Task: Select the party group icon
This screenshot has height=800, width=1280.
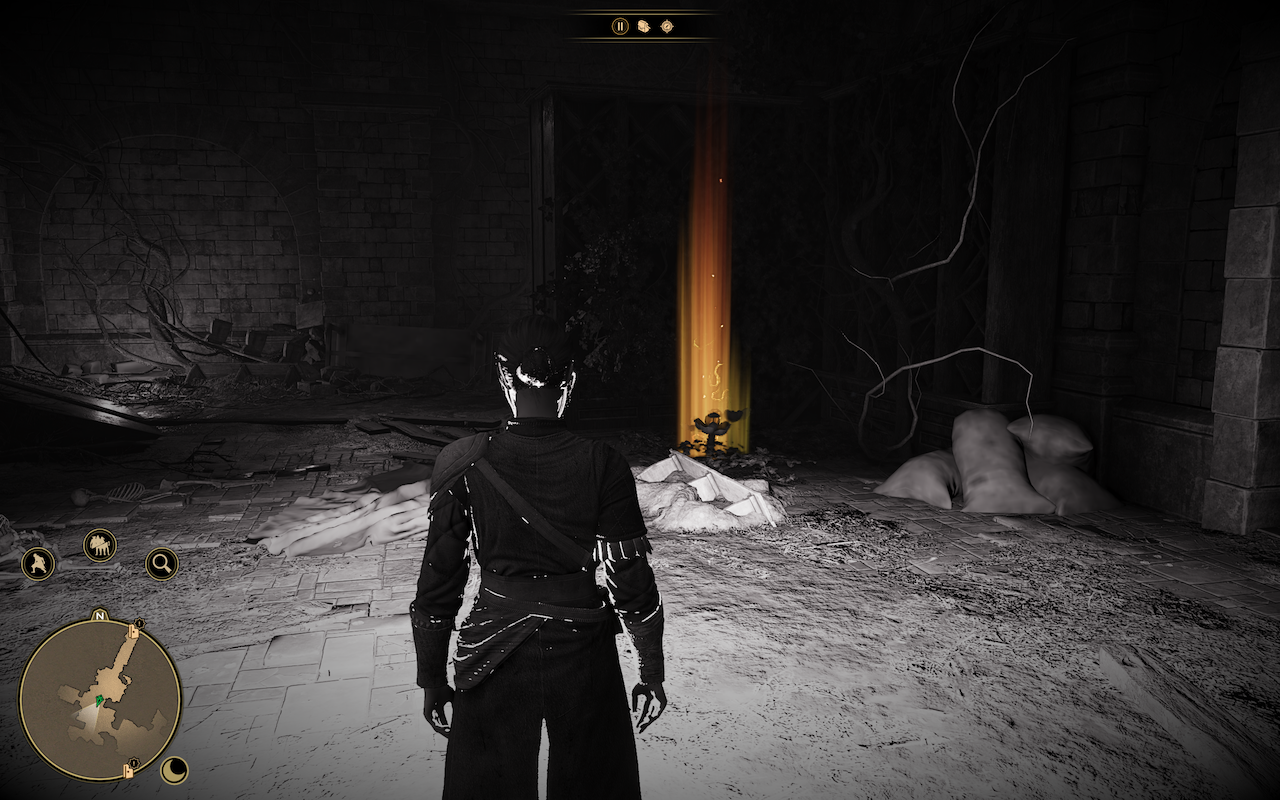Action: 100,545
